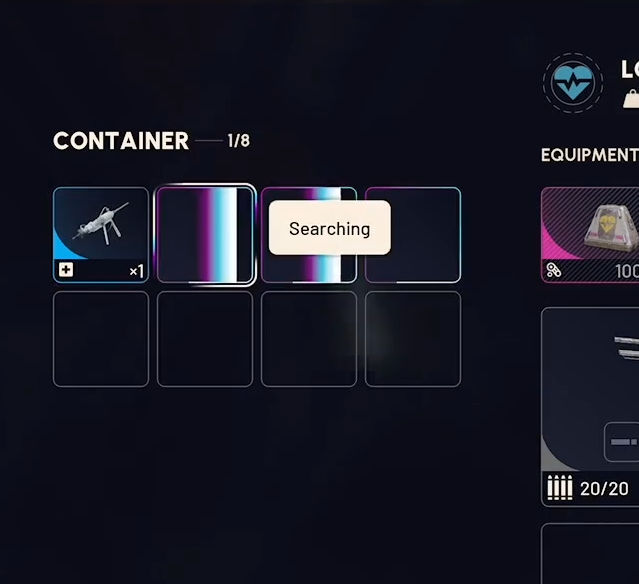Select the white-outlined slot currently being searched
Image resolution: width=639 pixels, height=584 pixels.
point(205,234)
